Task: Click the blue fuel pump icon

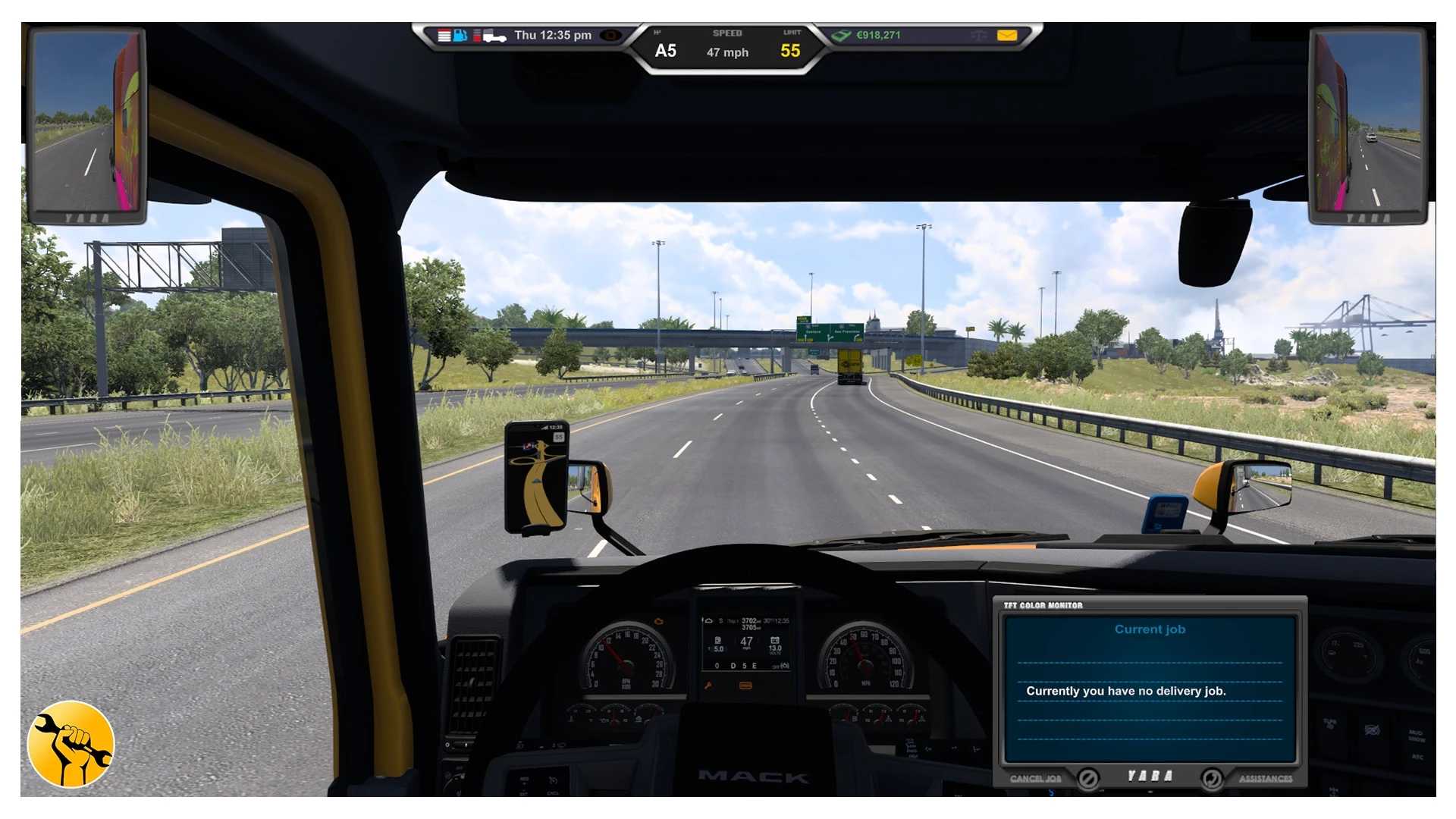Action: (460, 36)
